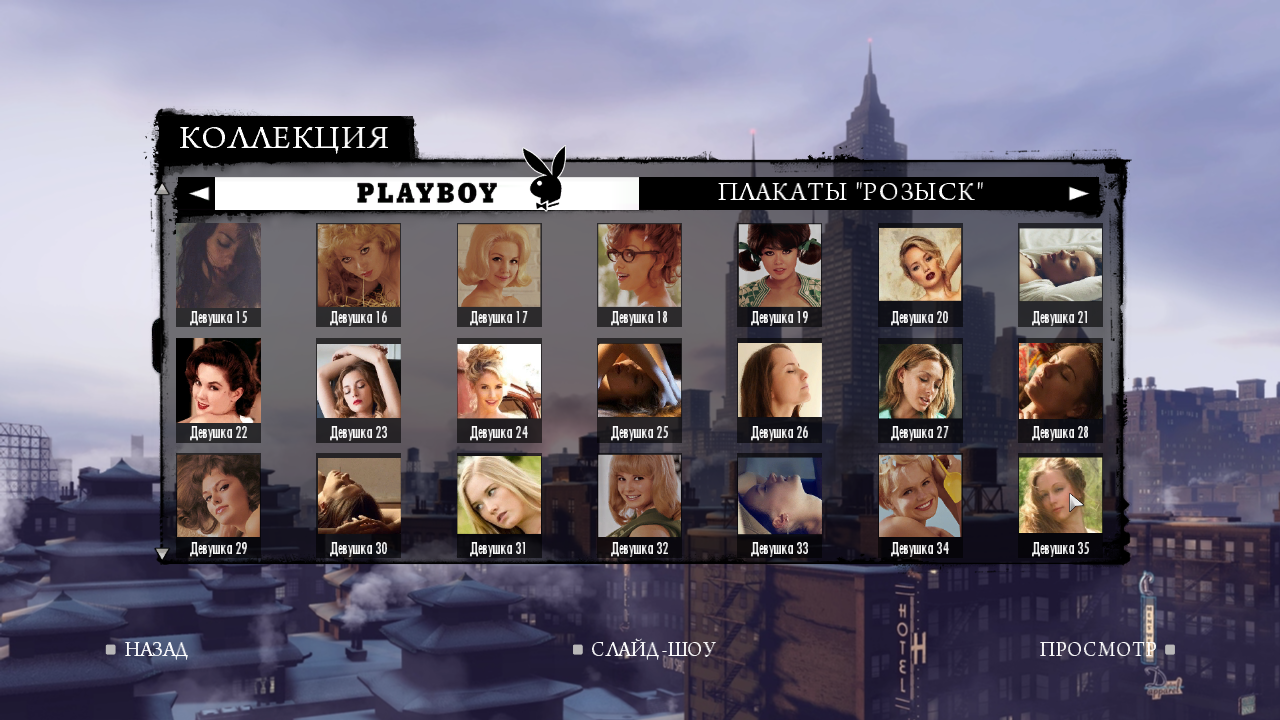Click the right arrow category switcher
The image size is (1280, 720).
coord(1079,193)
